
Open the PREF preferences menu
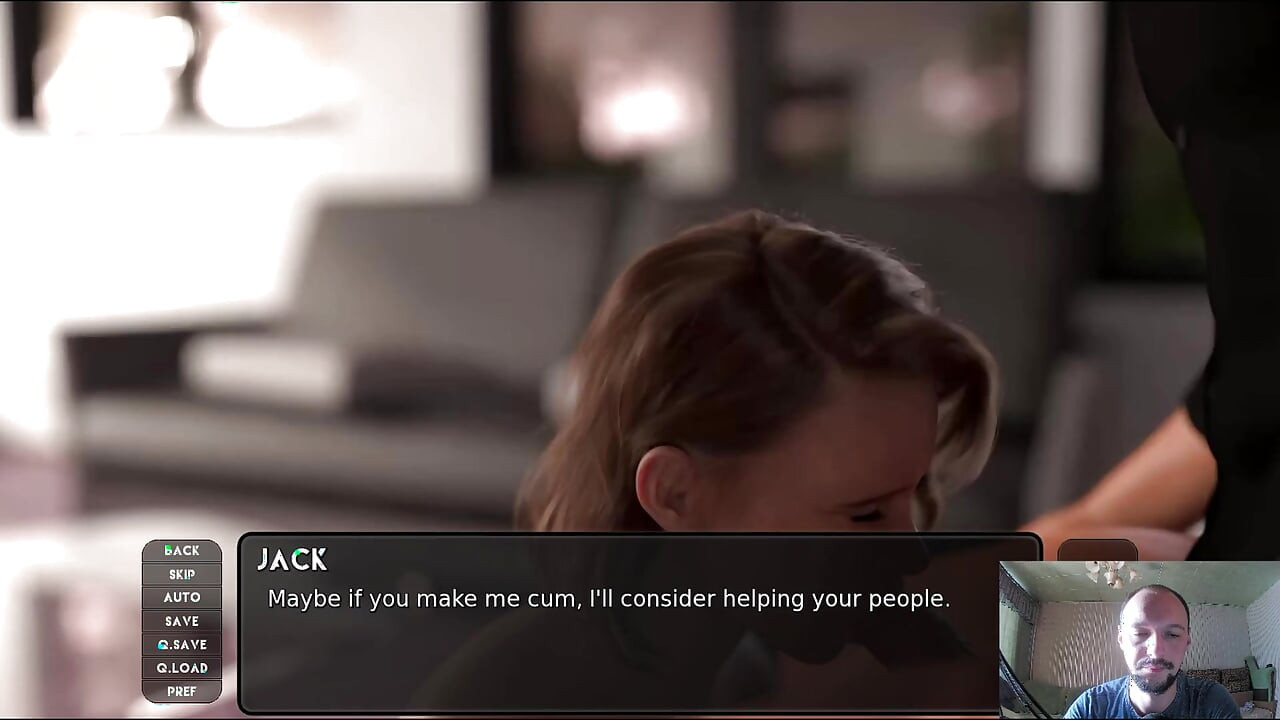pos(181,691)
